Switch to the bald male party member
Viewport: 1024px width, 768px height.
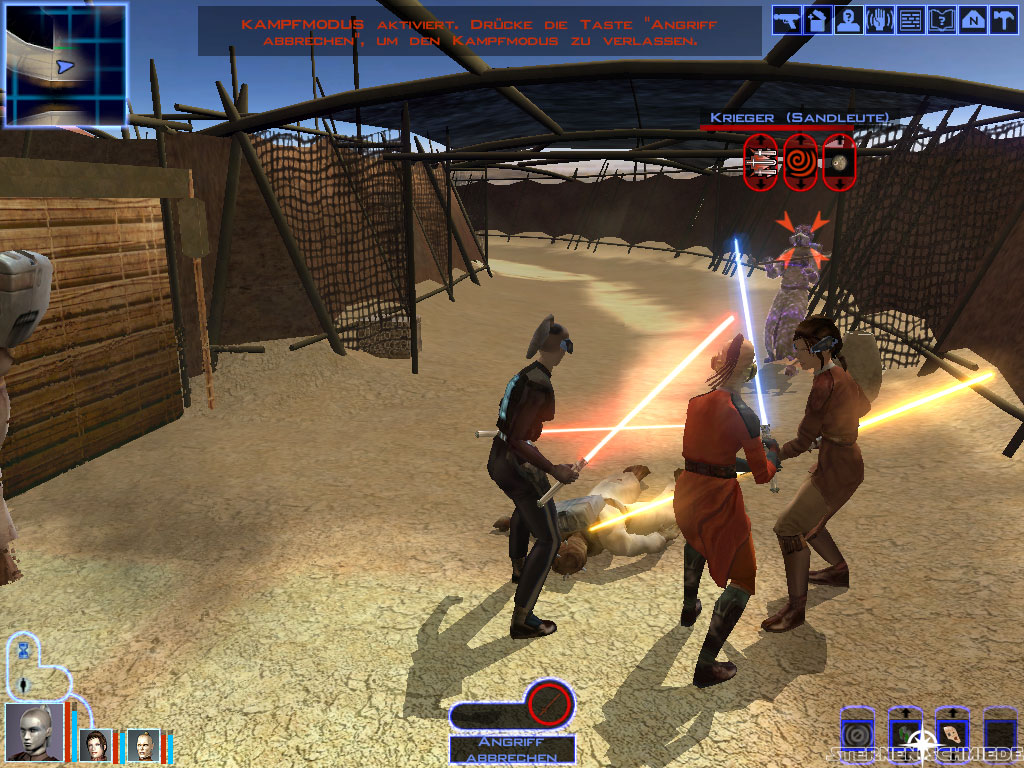point(144,745)
